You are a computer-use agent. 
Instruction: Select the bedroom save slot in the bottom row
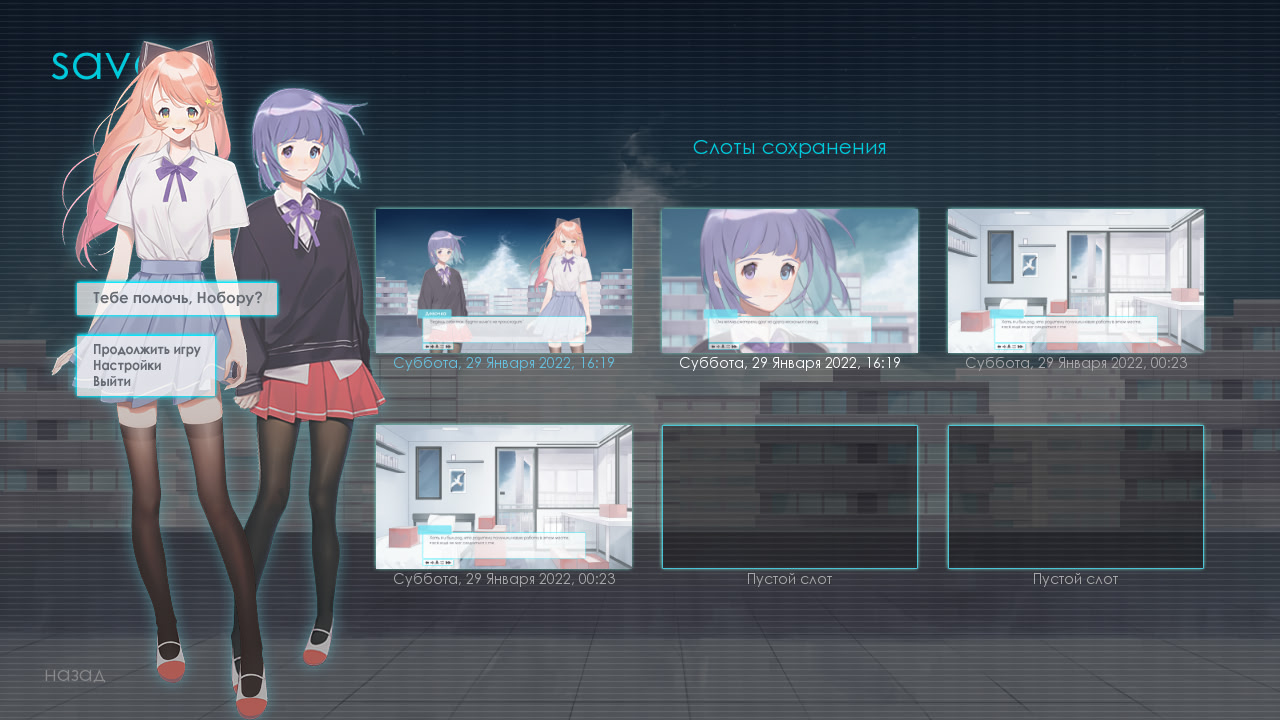[x=503, y=496]
